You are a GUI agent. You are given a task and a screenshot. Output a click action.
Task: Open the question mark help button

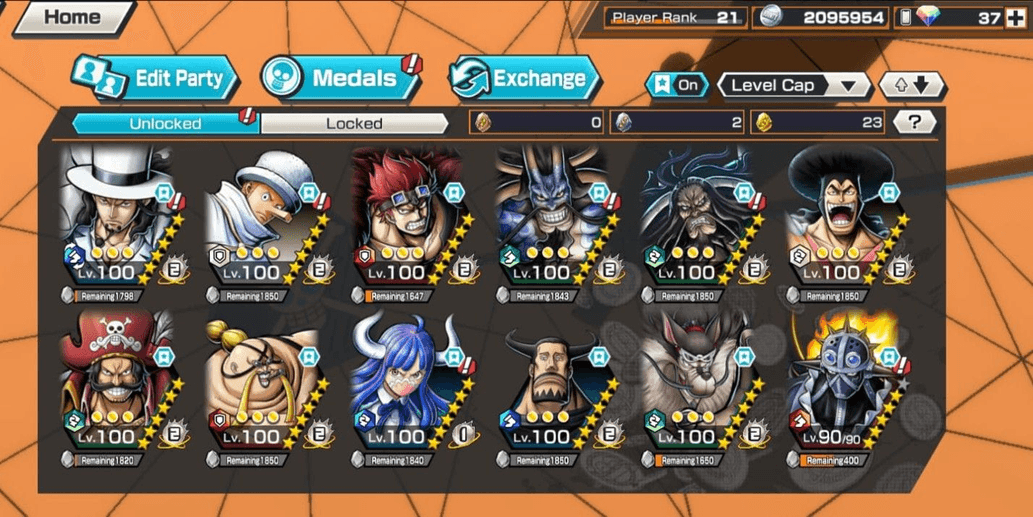tap(914, 122)
